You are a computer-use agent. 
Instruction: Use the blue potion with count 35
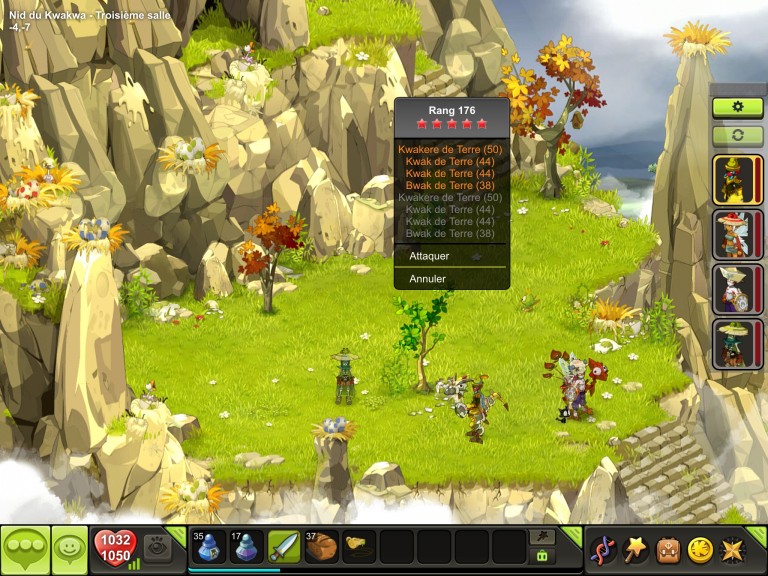pyautogui.click(x=208, y=547)
